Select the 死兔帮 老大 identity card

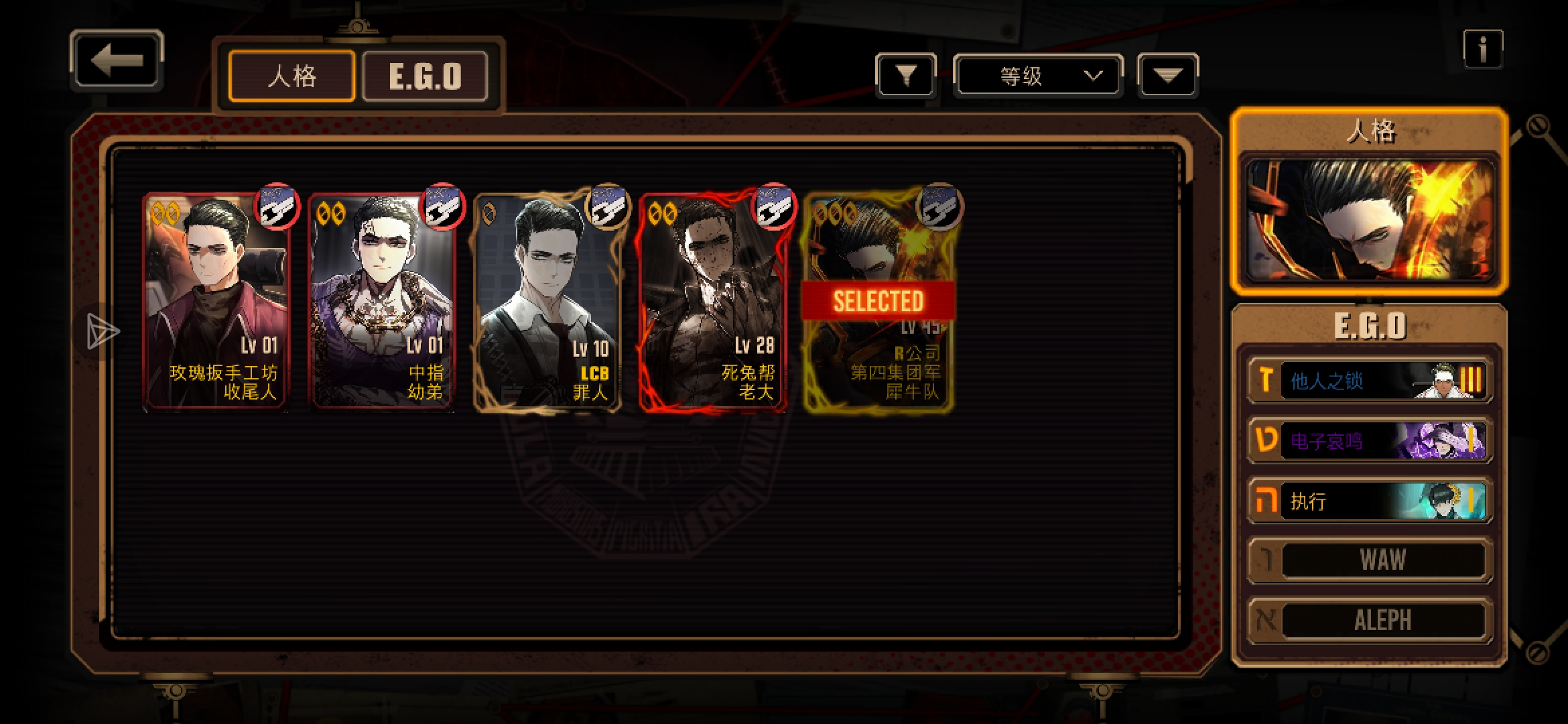point(712,302)
